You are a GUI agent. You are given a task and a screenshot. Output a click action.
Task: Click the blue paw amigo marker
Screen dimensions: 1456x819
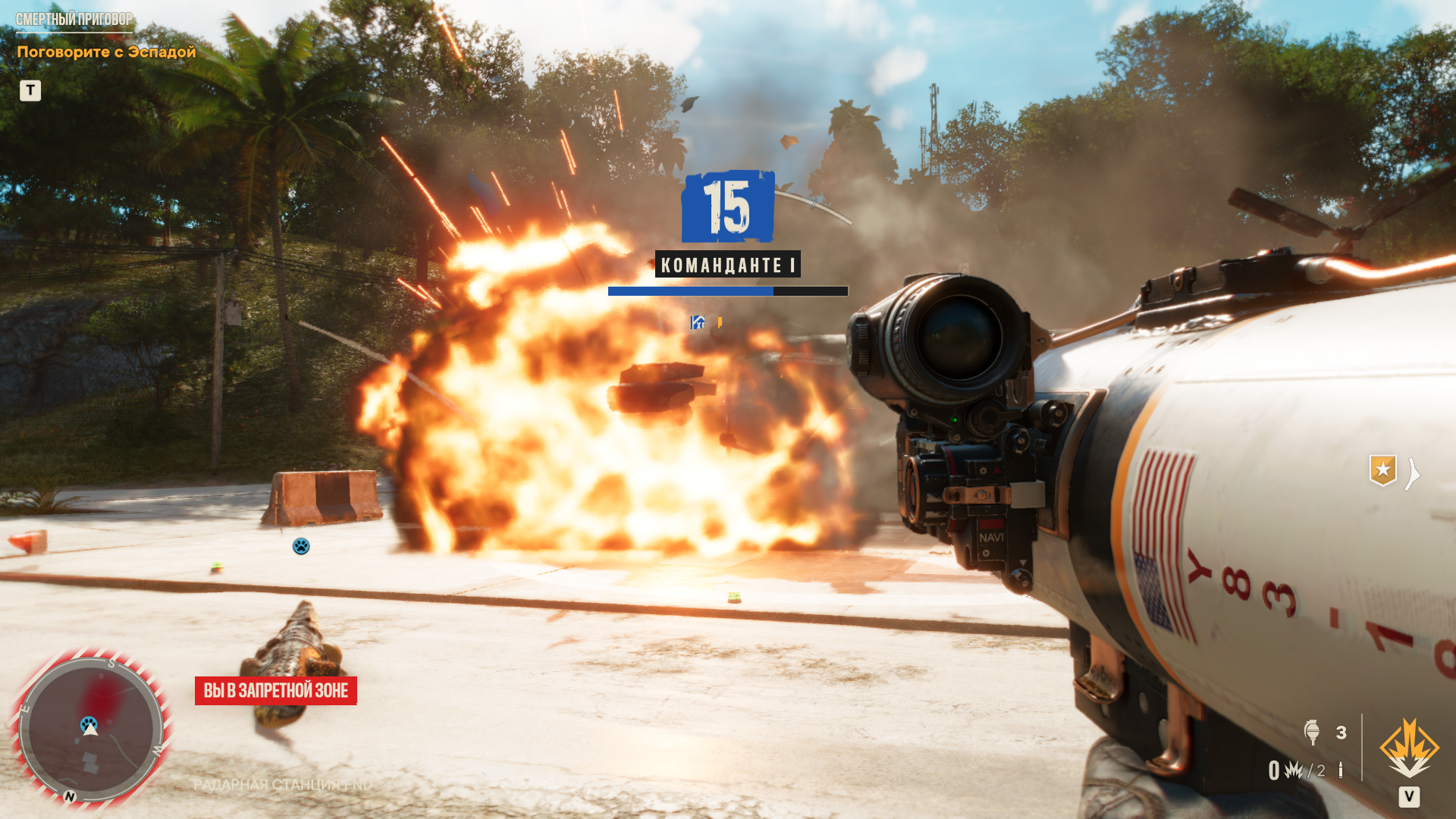pyautogui.click(x=301, y=546)
